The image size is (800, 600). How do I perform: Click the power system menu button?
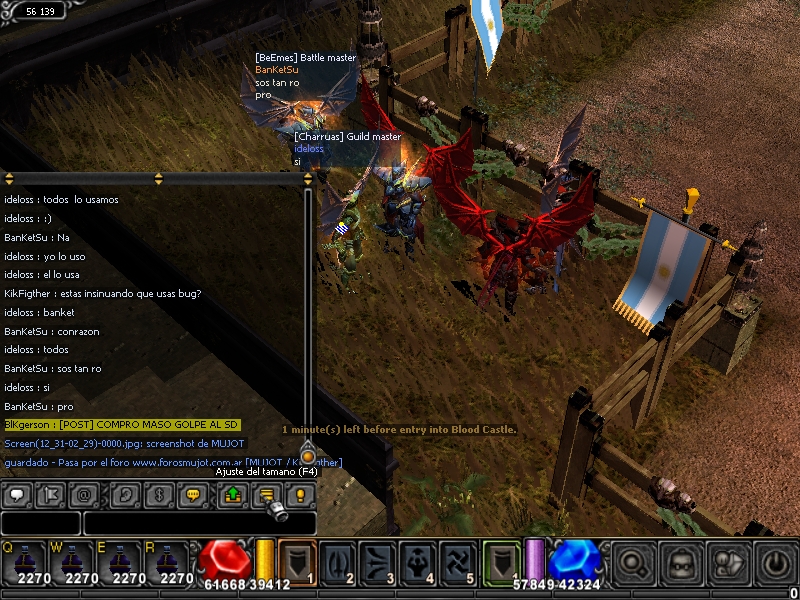pyautogui.click(x=776, y=563)
